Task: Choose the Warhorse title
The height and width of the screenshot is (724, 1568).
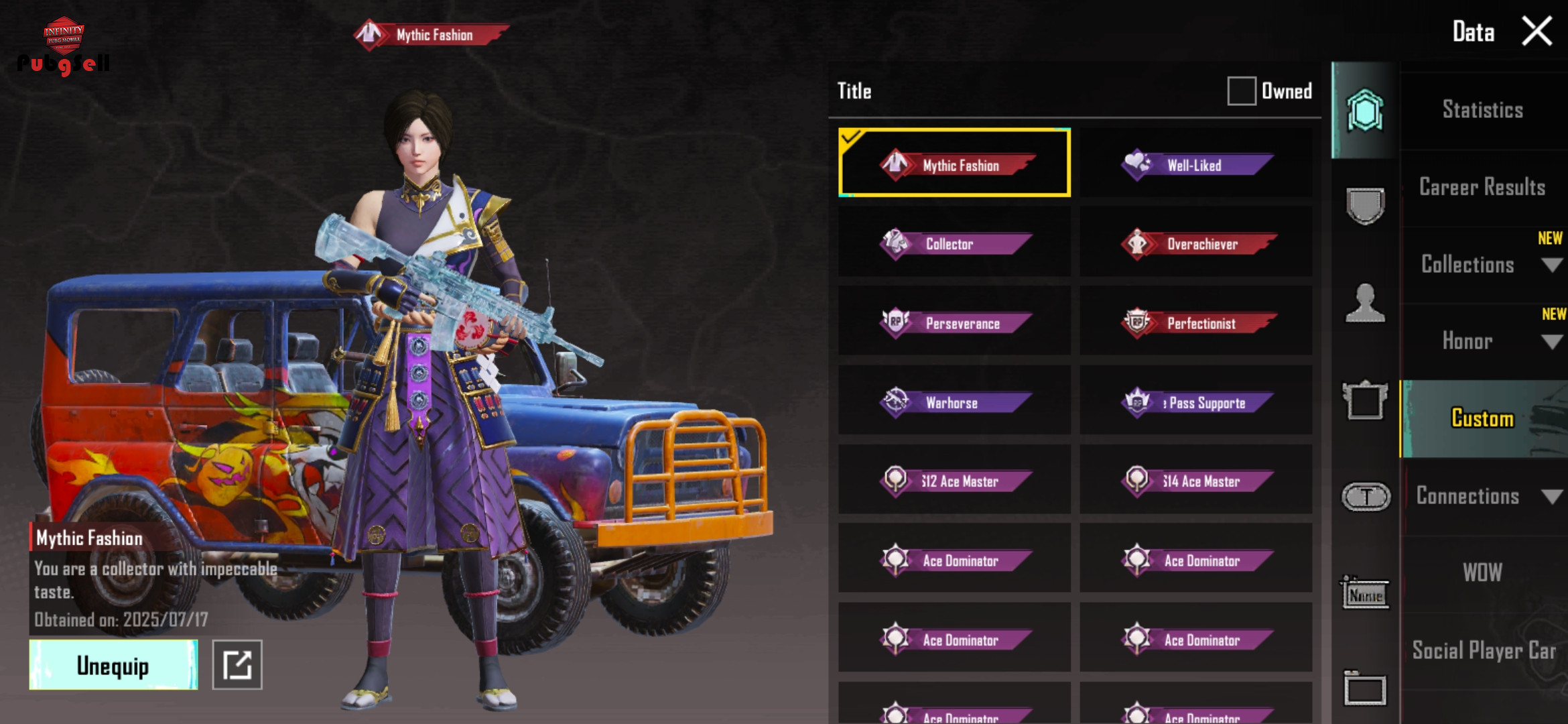Action: tap(954, 402)
